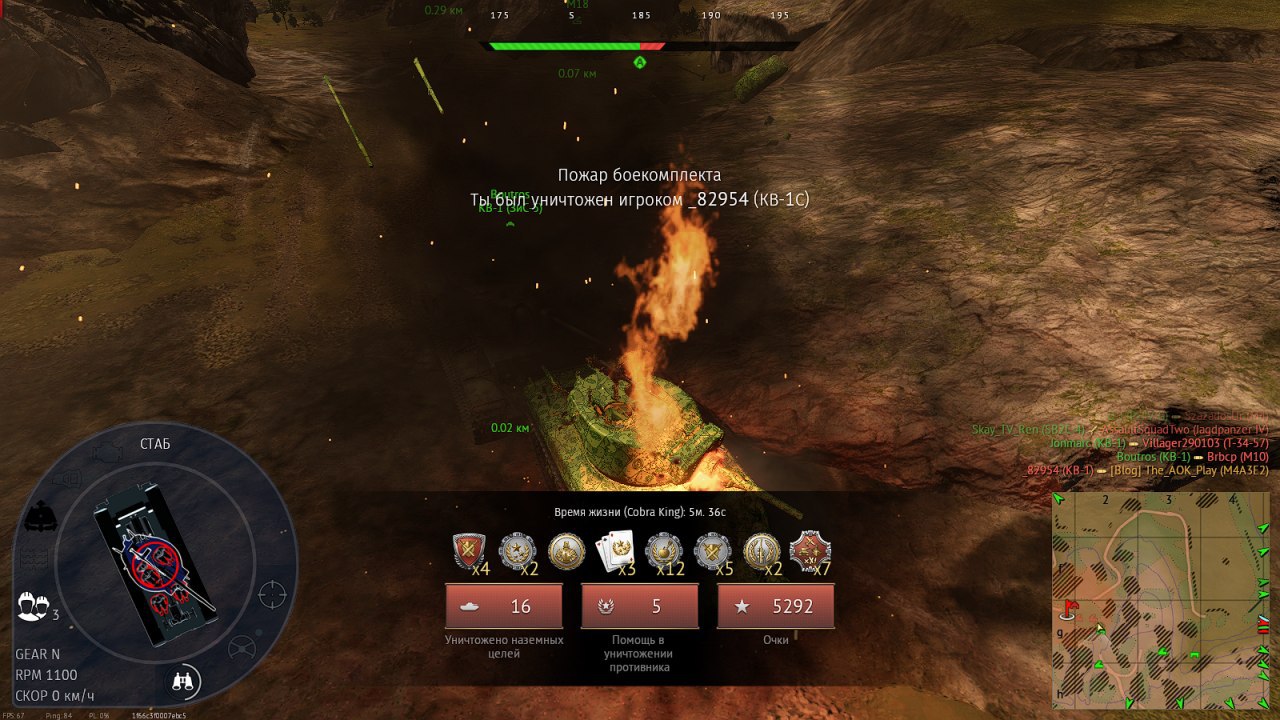Select the binoculars icon

pyautogui.click(x=184, y=681)
